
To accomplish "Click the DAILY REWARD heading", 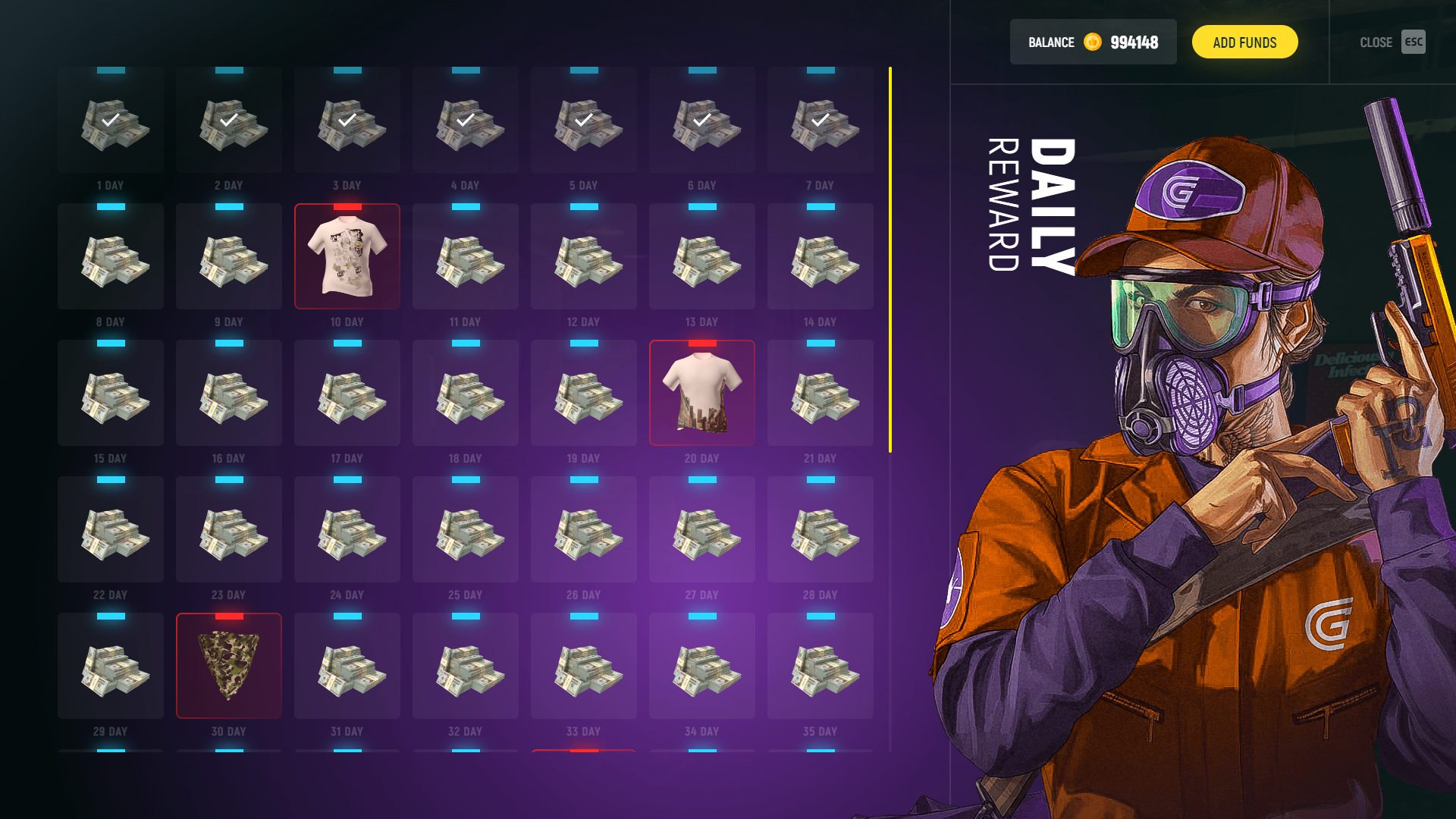I will pos(1031,205).
